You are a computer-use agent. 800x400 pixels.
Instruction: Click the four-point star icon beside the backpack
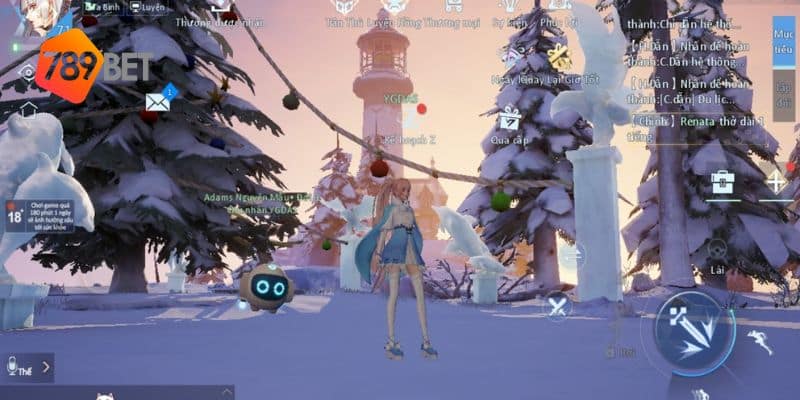pos(776,182)
